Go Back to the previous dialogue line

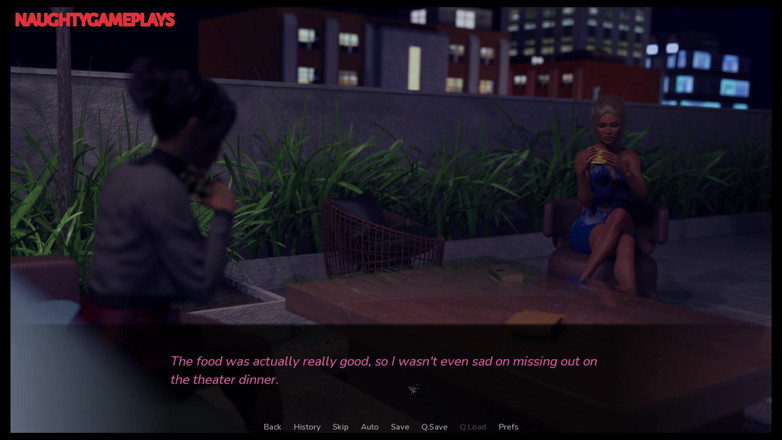pyautogui.click(x=272, y=427)
